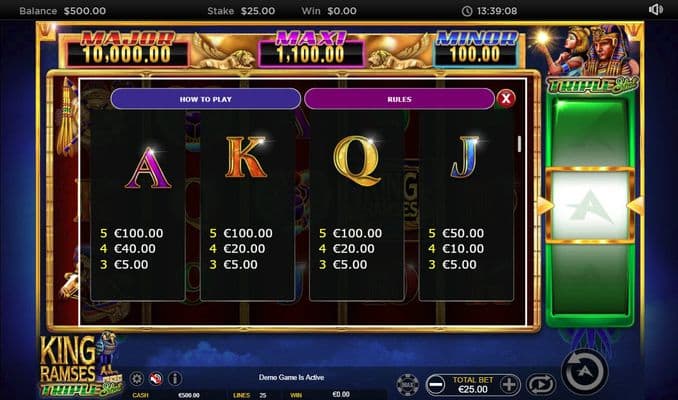Mute audio using the top-right speaker icon
The image size is (678, 400).
tap(655, 10)
